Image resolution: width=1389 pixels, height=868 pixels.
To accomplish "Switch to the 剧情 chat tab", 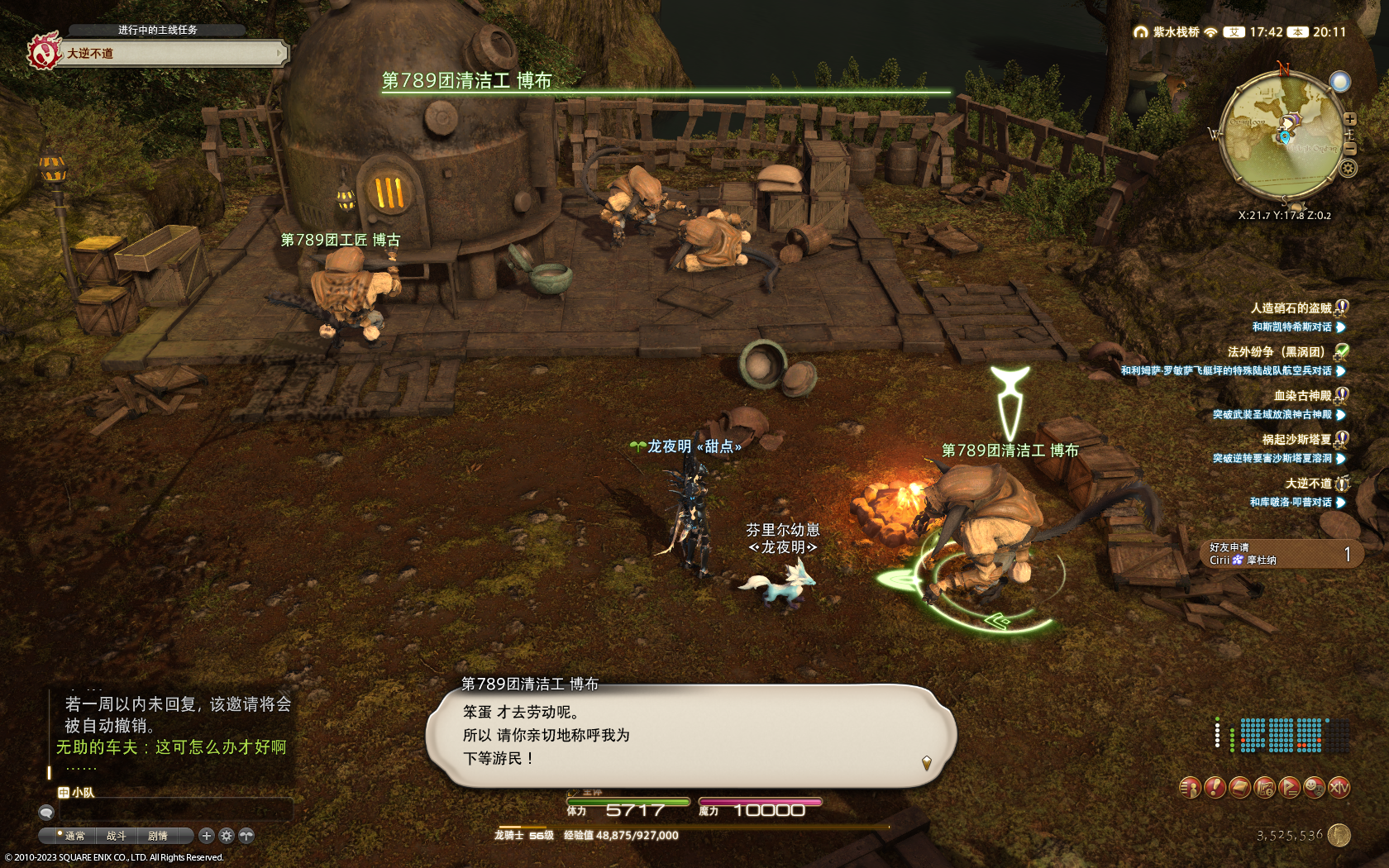I will [158, 836].
